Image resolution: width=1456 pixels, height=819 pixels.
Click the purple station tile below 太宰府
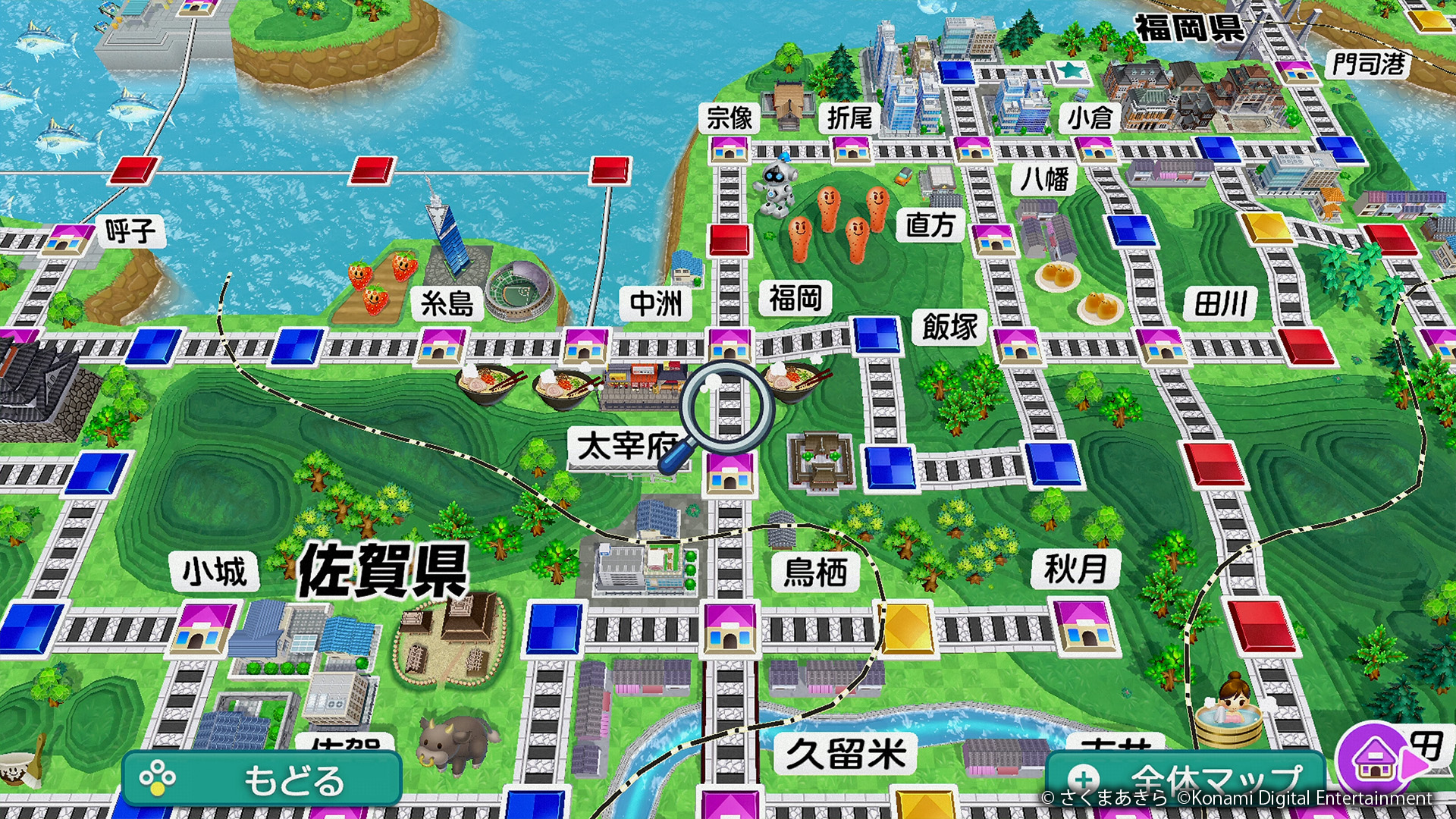[x=729, y=474]
